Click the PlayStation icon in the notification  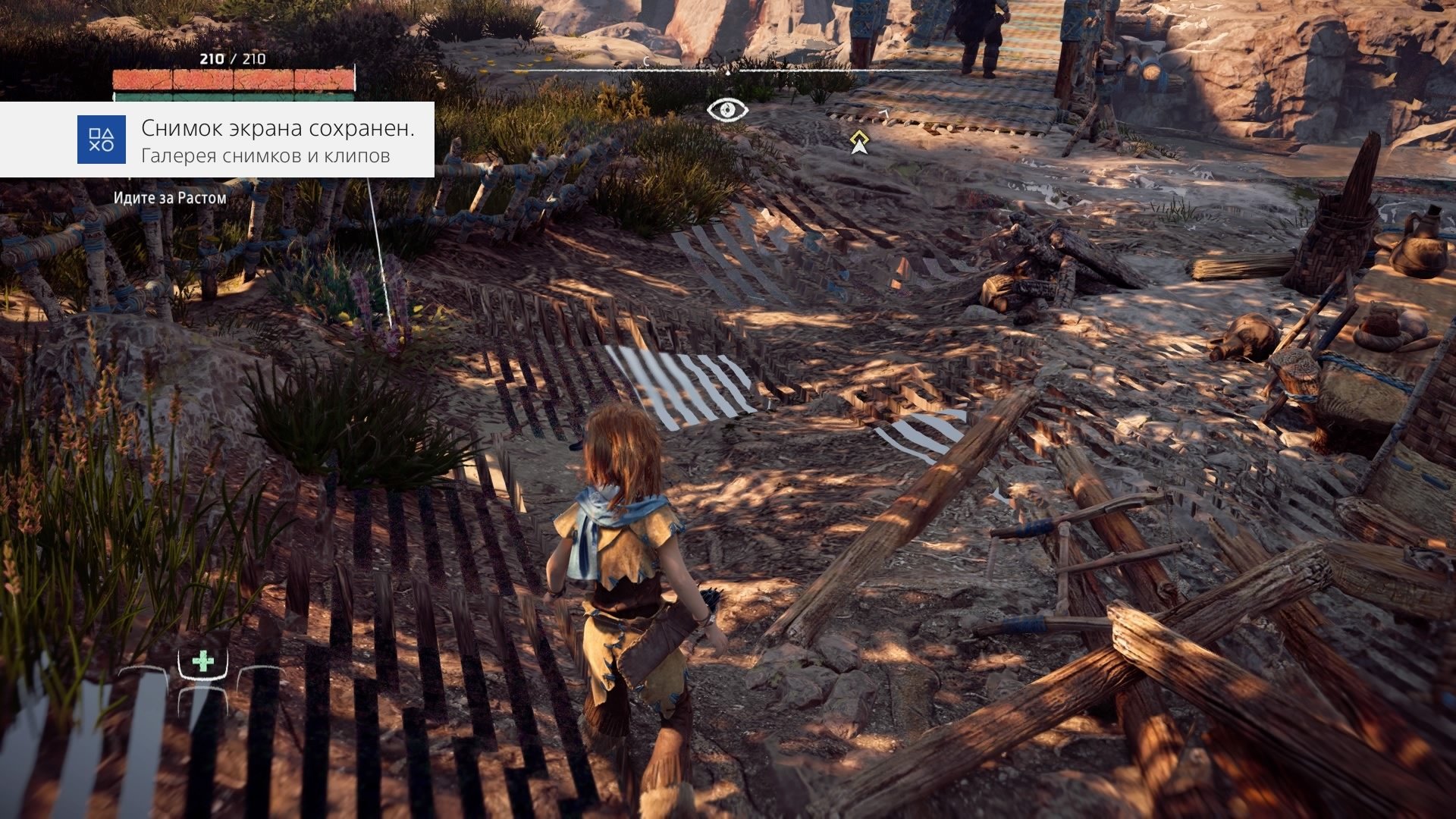(x=102, y=140)
